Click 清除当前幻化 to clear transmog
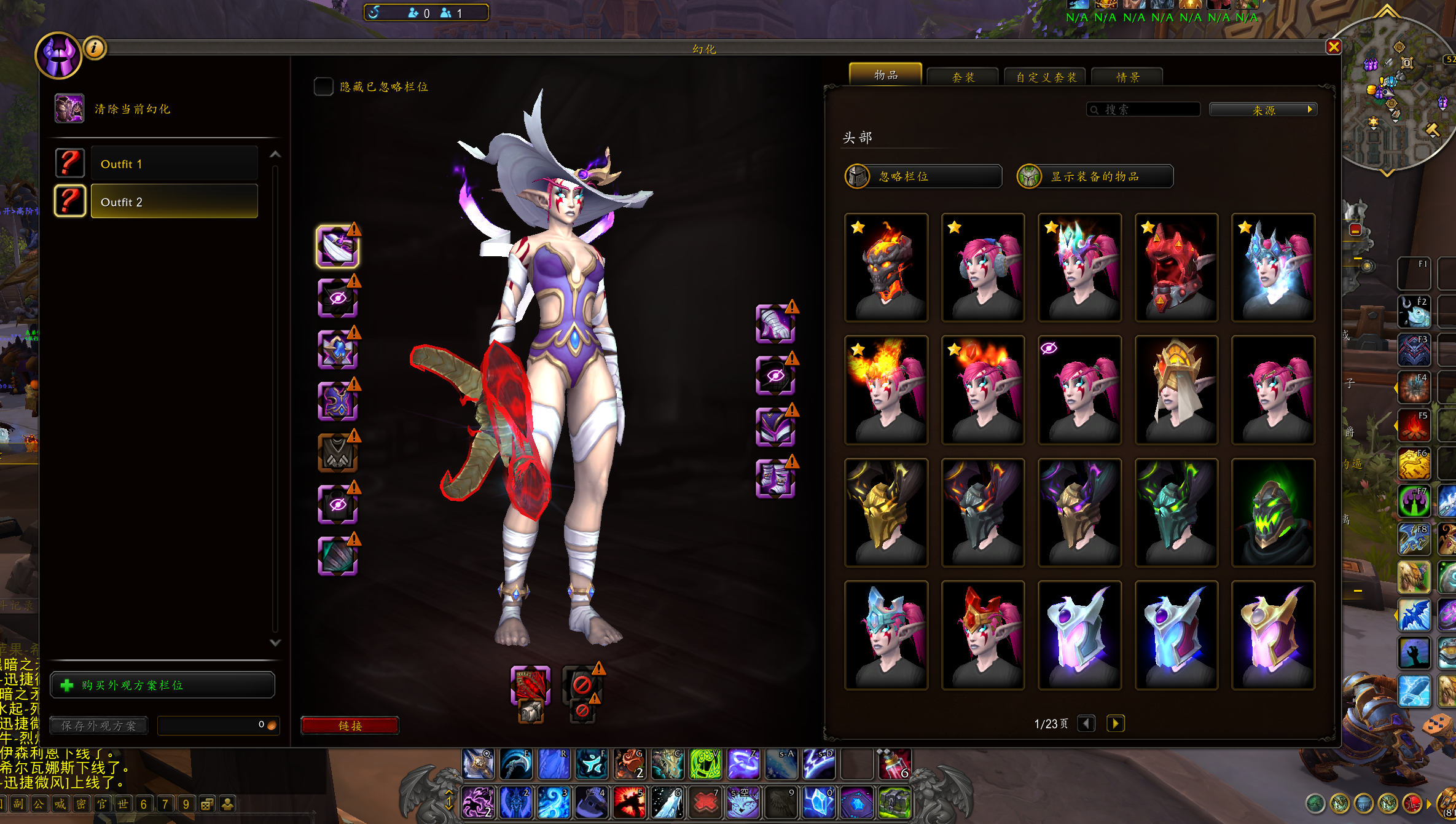 point(131,109)
